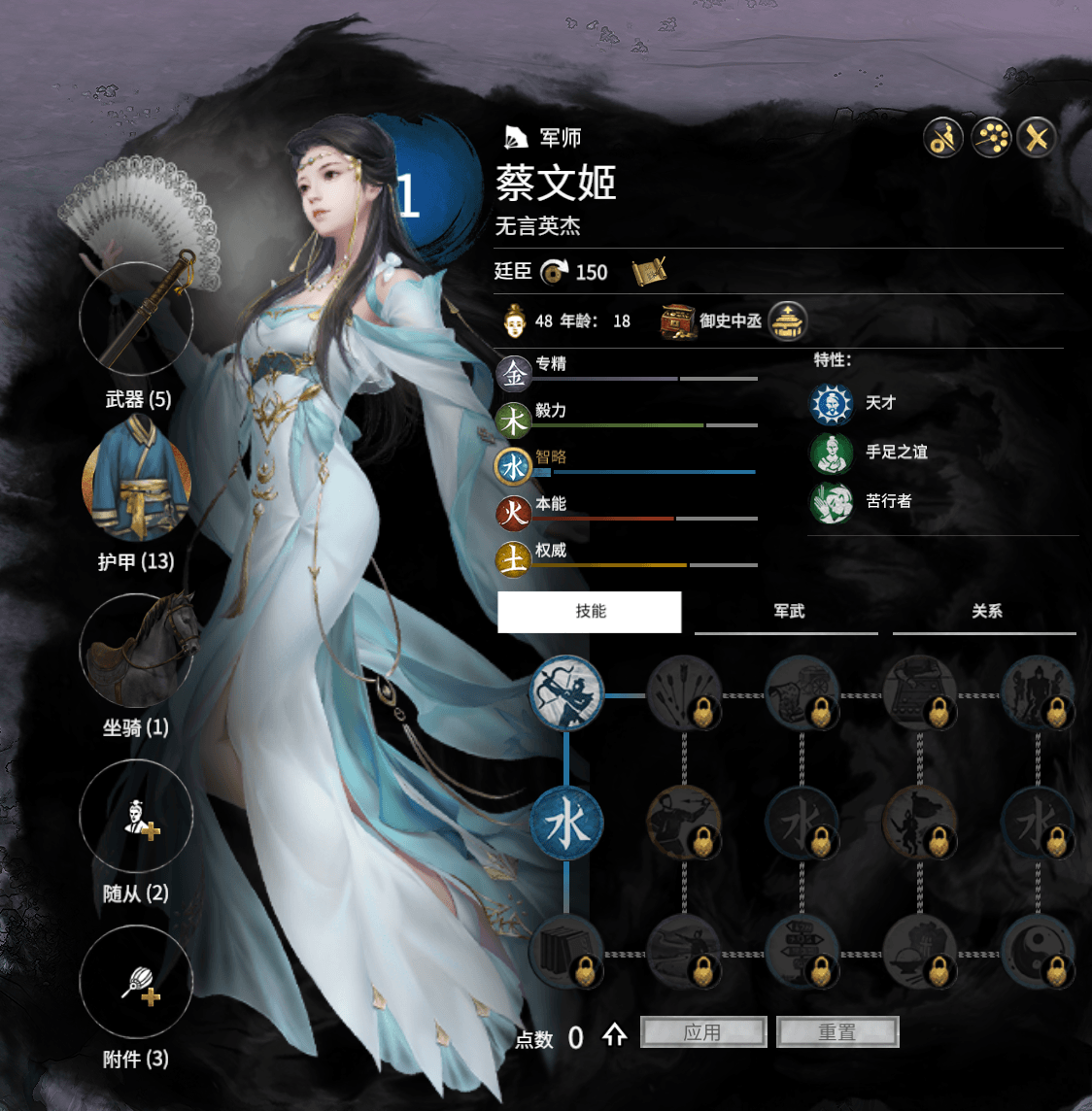
Task: Open the 坐骑 horse mount slot
Action: [x=136, y=651]
